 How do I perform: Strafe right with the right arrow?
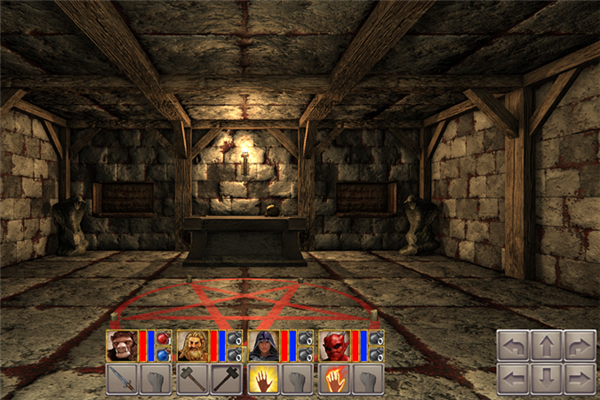tap(580, 378)
